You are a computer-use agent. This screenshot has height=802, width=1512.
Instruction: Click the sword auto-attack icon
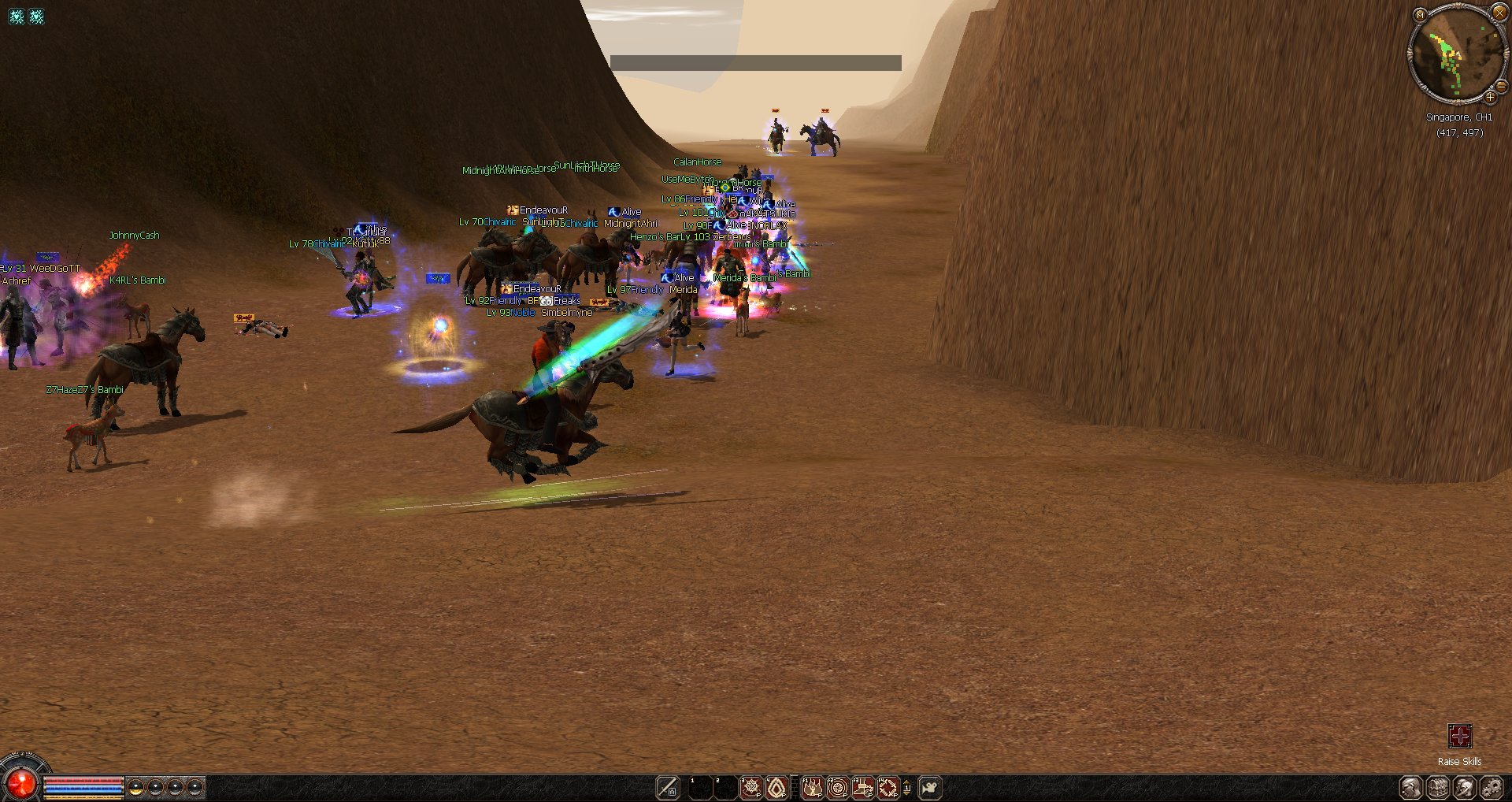pyautogui.click(x=667, y=787)
